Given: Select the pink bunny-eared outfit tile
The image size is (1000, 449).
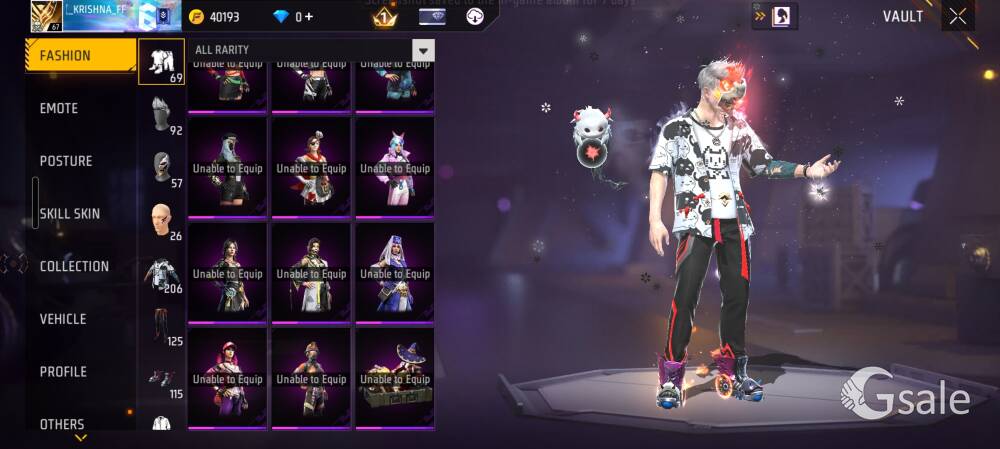Looking at the screenshot, I should (x=395, y=166).
